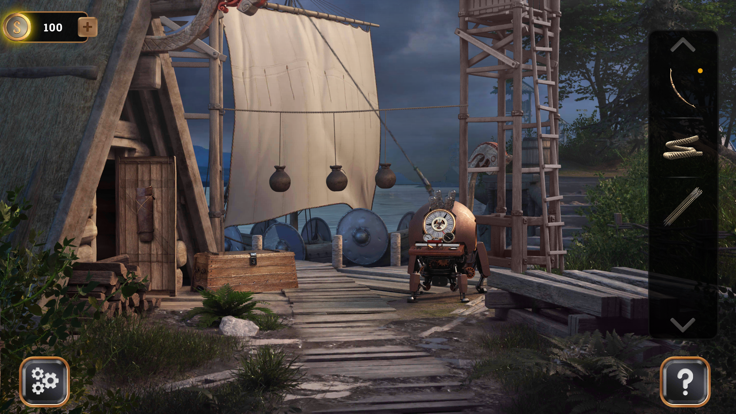
Task: Open the gear settings menu
Action: point(44,381)
